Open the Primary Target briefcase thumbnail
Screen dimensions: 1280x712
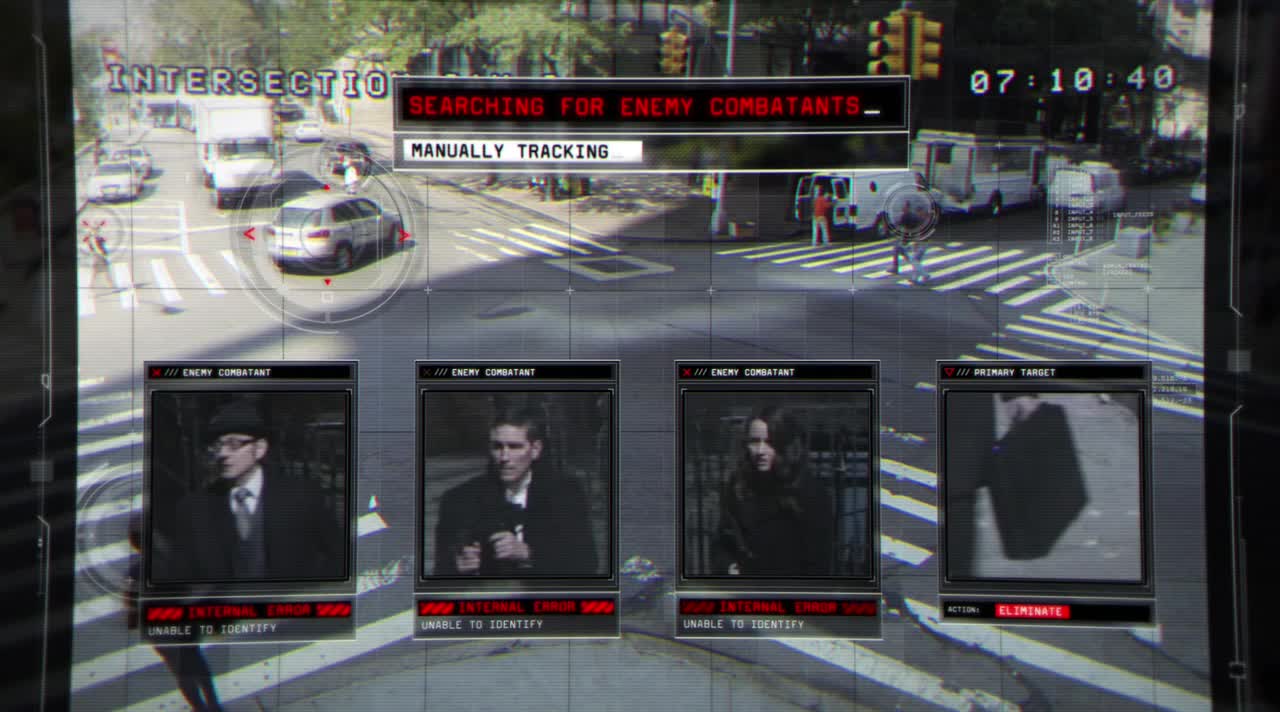tap(1043, 486)
